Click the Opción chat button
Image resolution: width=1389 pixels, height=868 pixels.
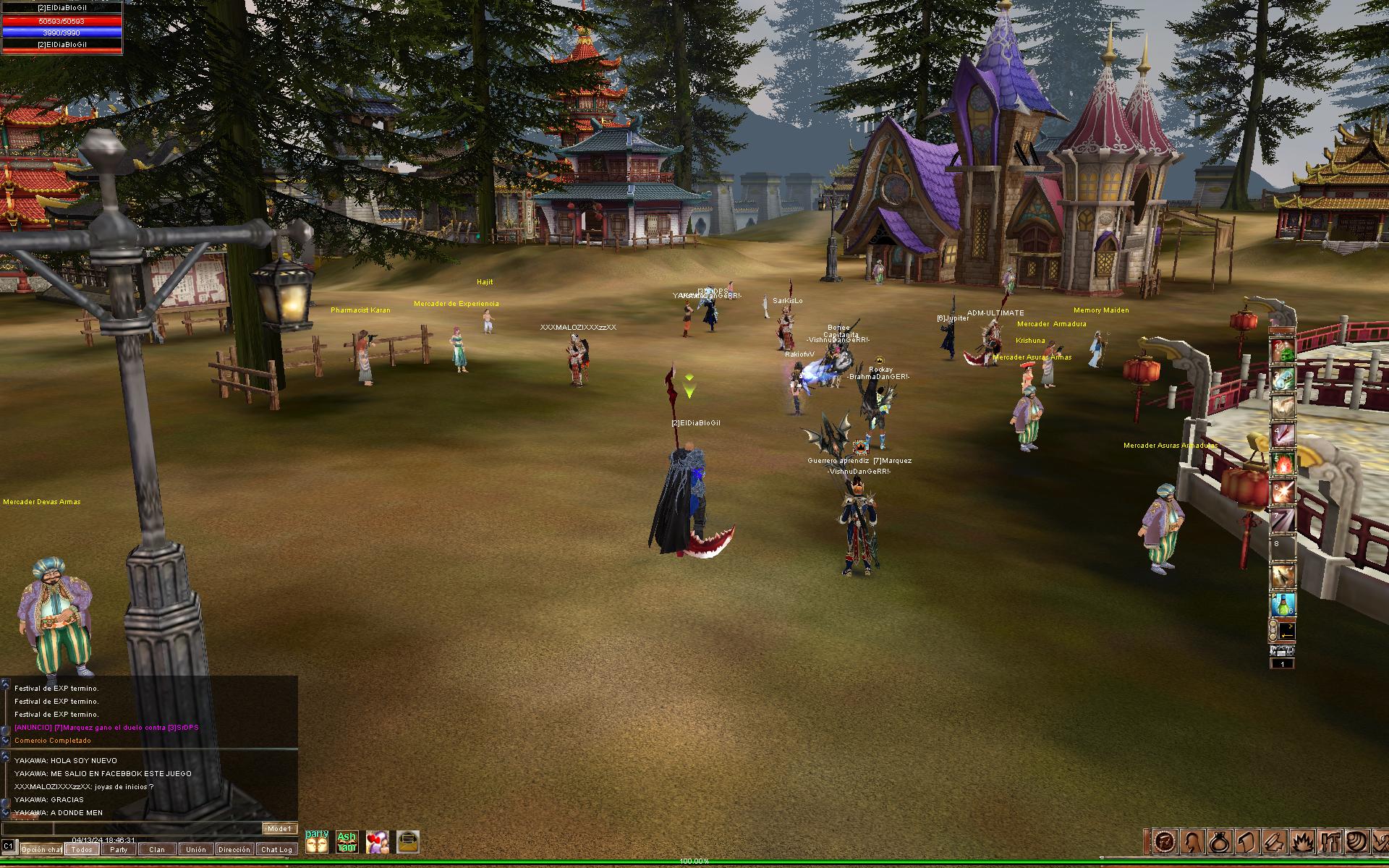point(41,849)
